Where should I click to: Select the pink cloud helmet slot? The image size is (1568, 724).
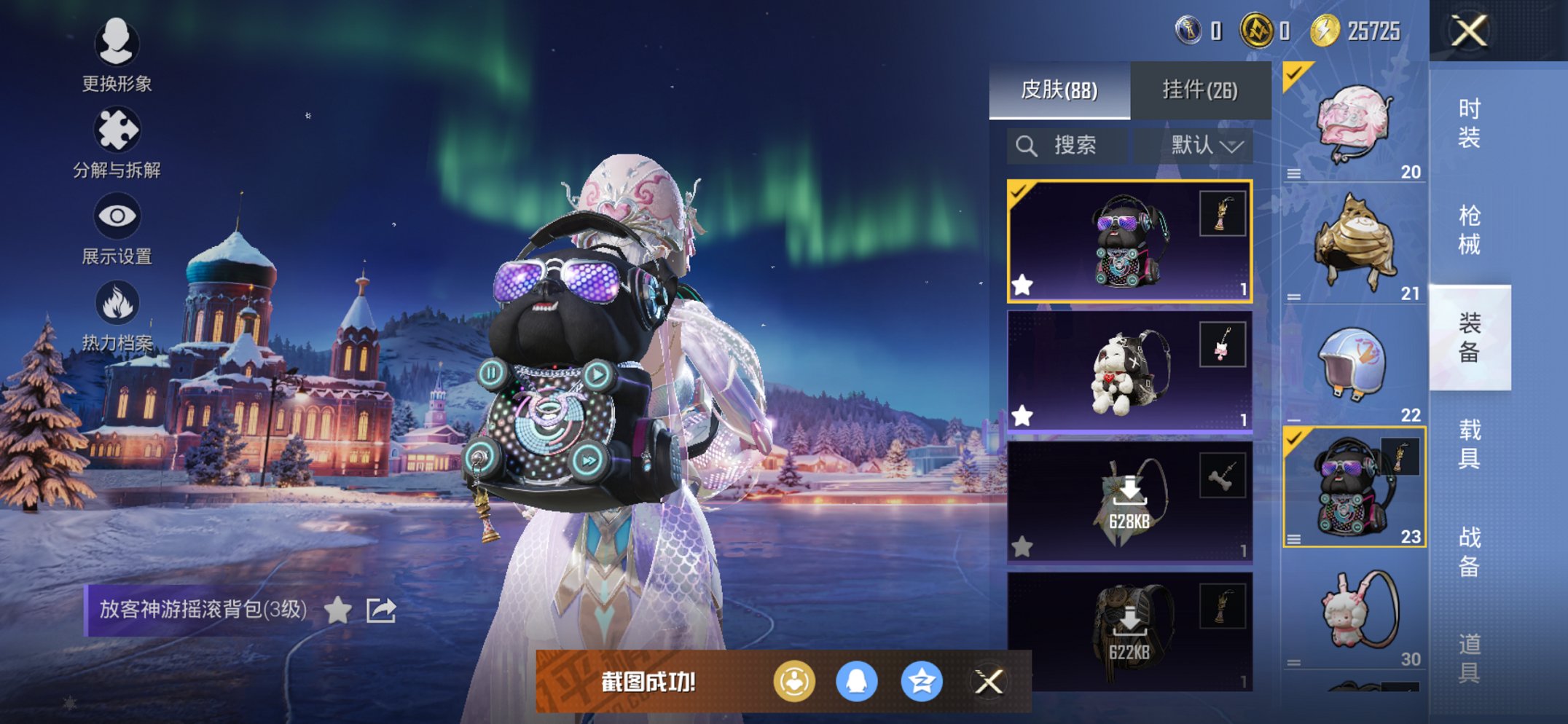(x=1354, y=124)
